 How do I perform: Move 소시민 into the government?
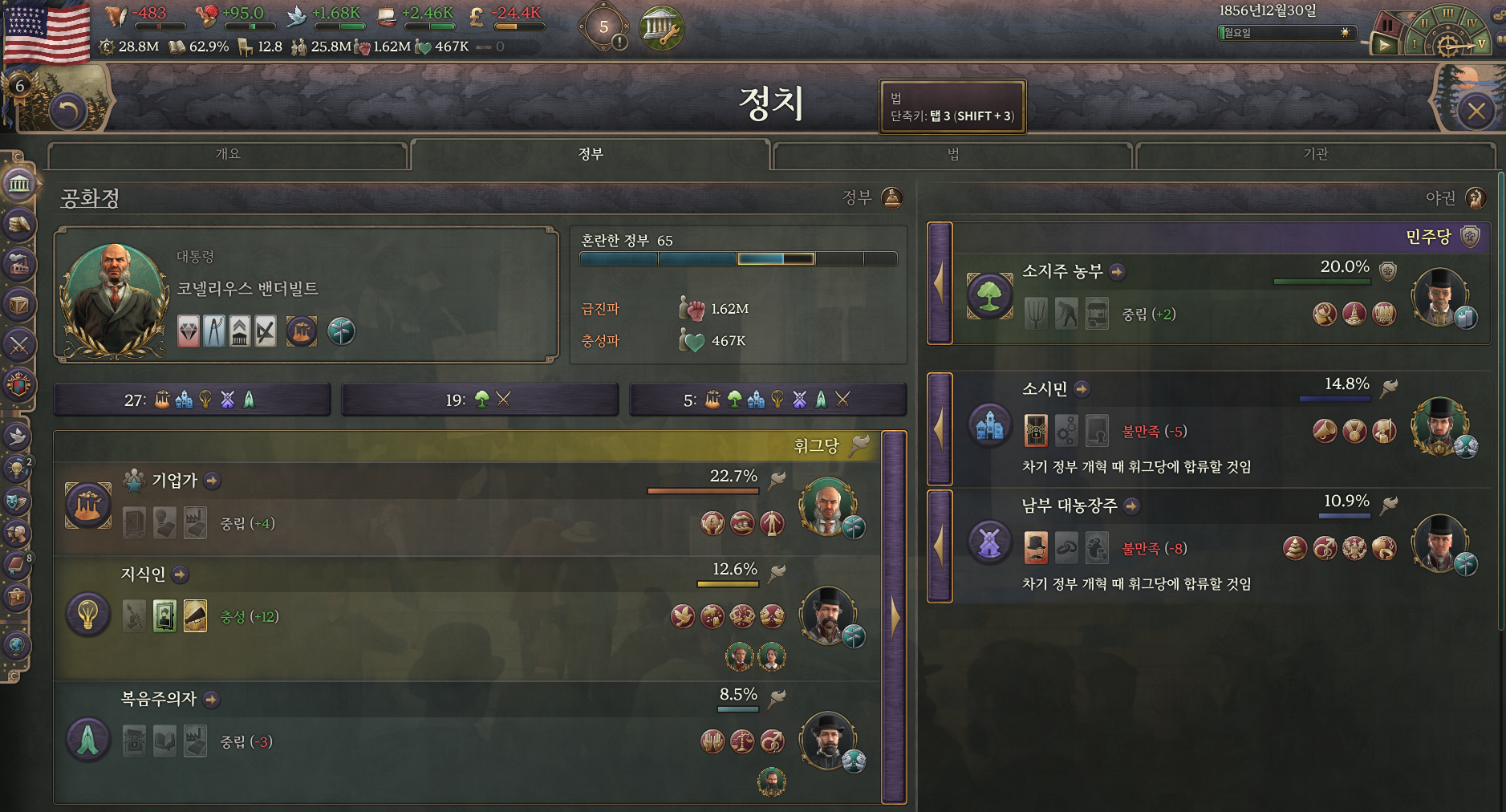pos(940,429)
